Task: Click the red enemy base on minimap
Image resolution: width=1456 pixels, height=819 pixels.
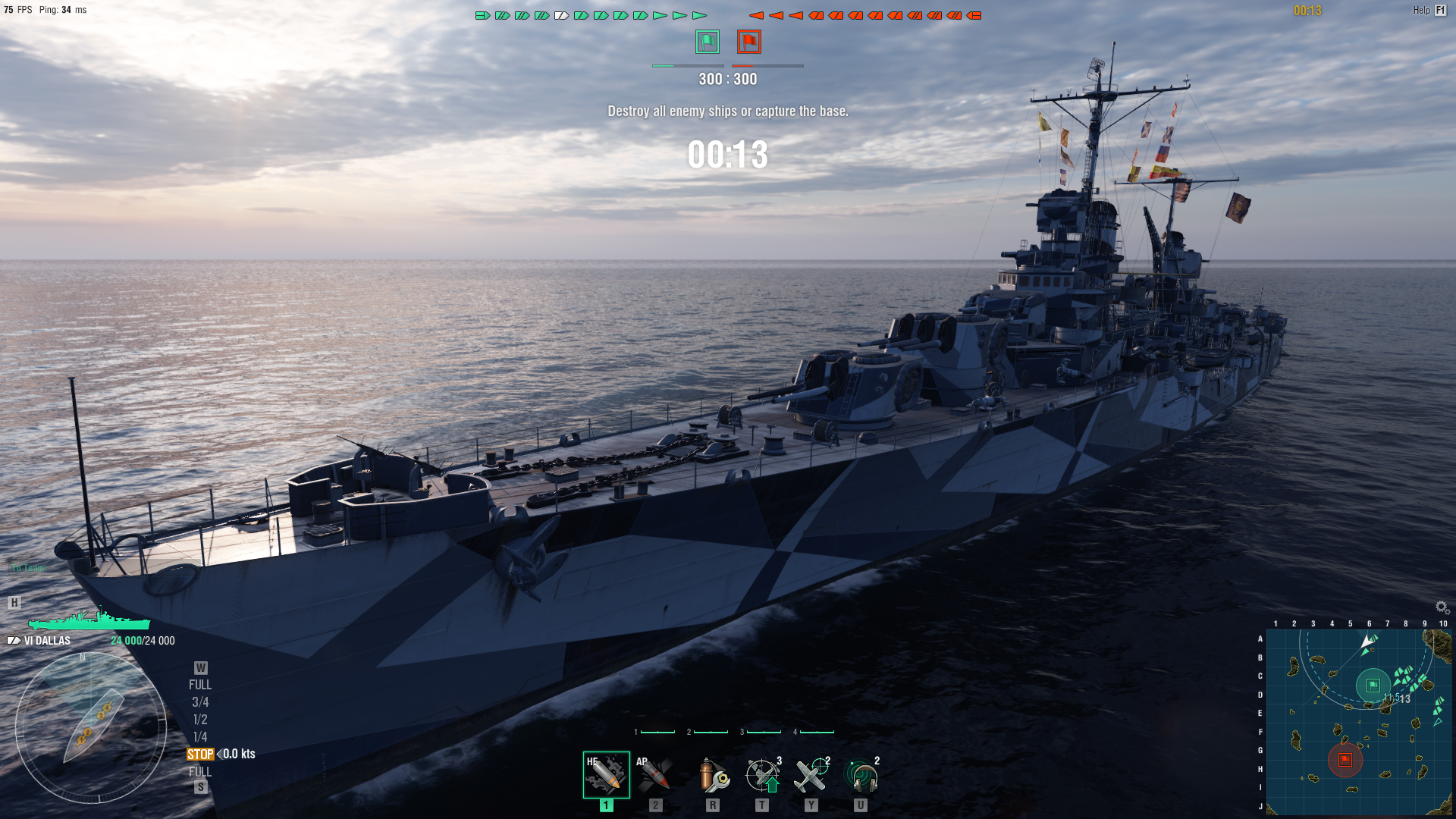Action: (x=1345, y=760)
